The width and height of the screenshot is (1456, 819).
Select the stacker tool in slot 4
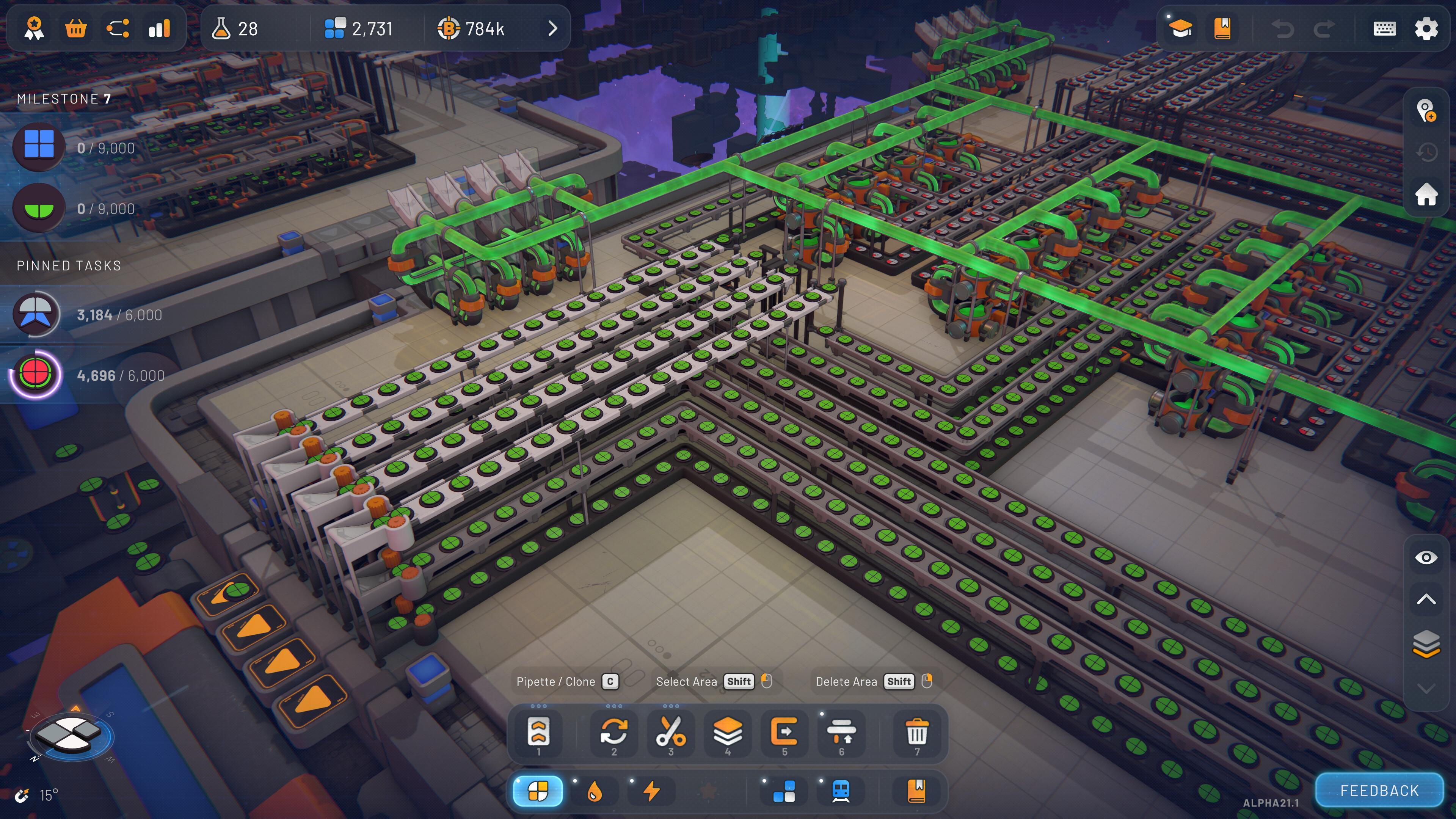point(728,733)
